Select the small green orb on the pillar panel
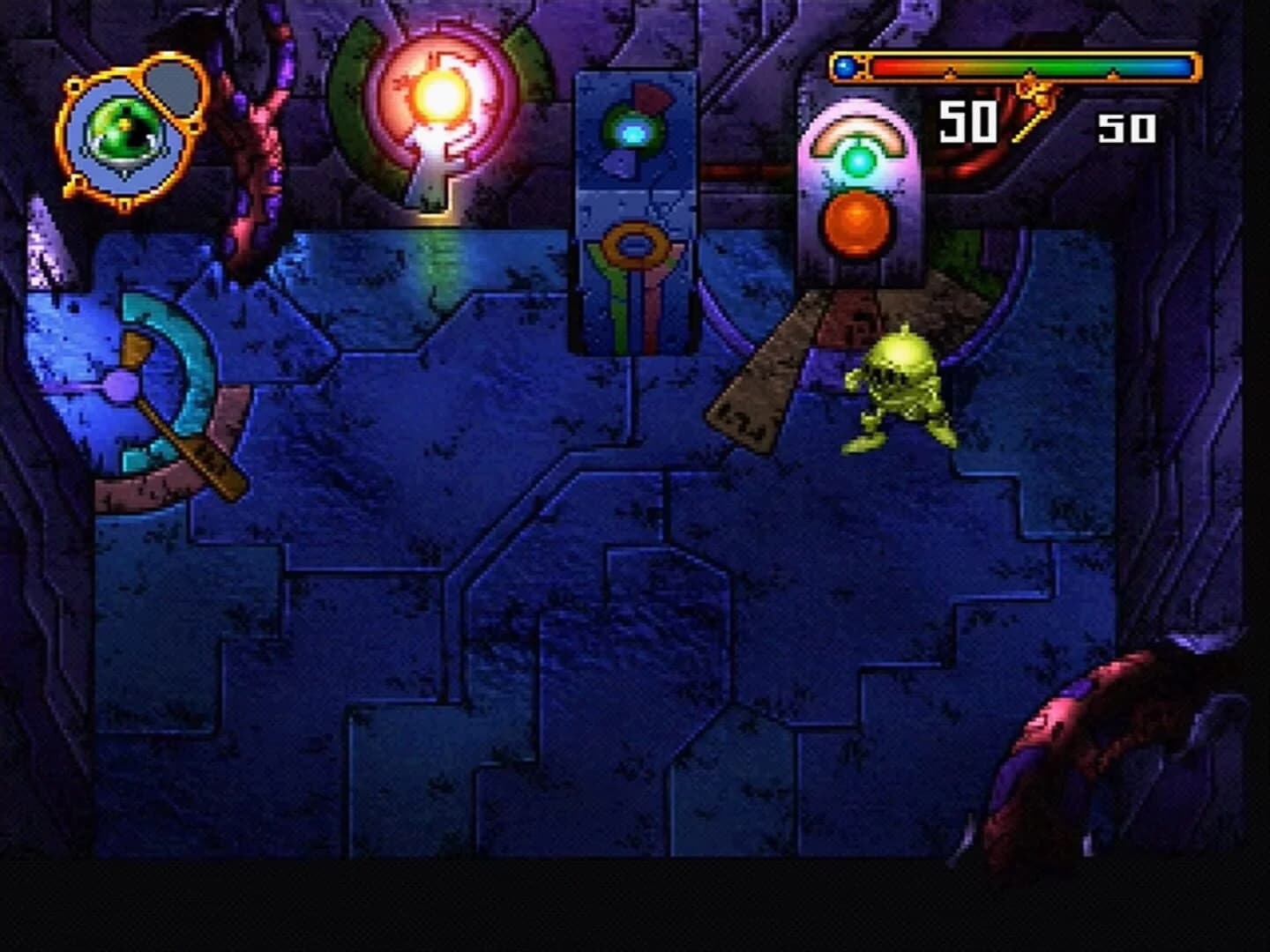The width and height of the screenshot is (1270, 952). click(x=633, y=132)
